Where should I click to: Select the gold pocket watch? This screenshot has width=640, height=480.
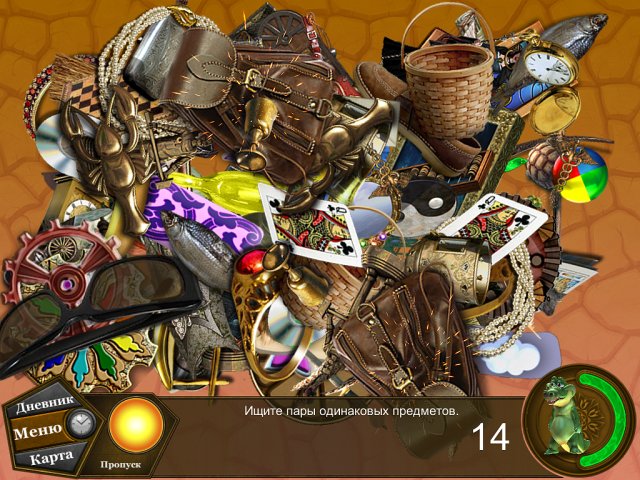pyautogui.click(x=549, y=67)
